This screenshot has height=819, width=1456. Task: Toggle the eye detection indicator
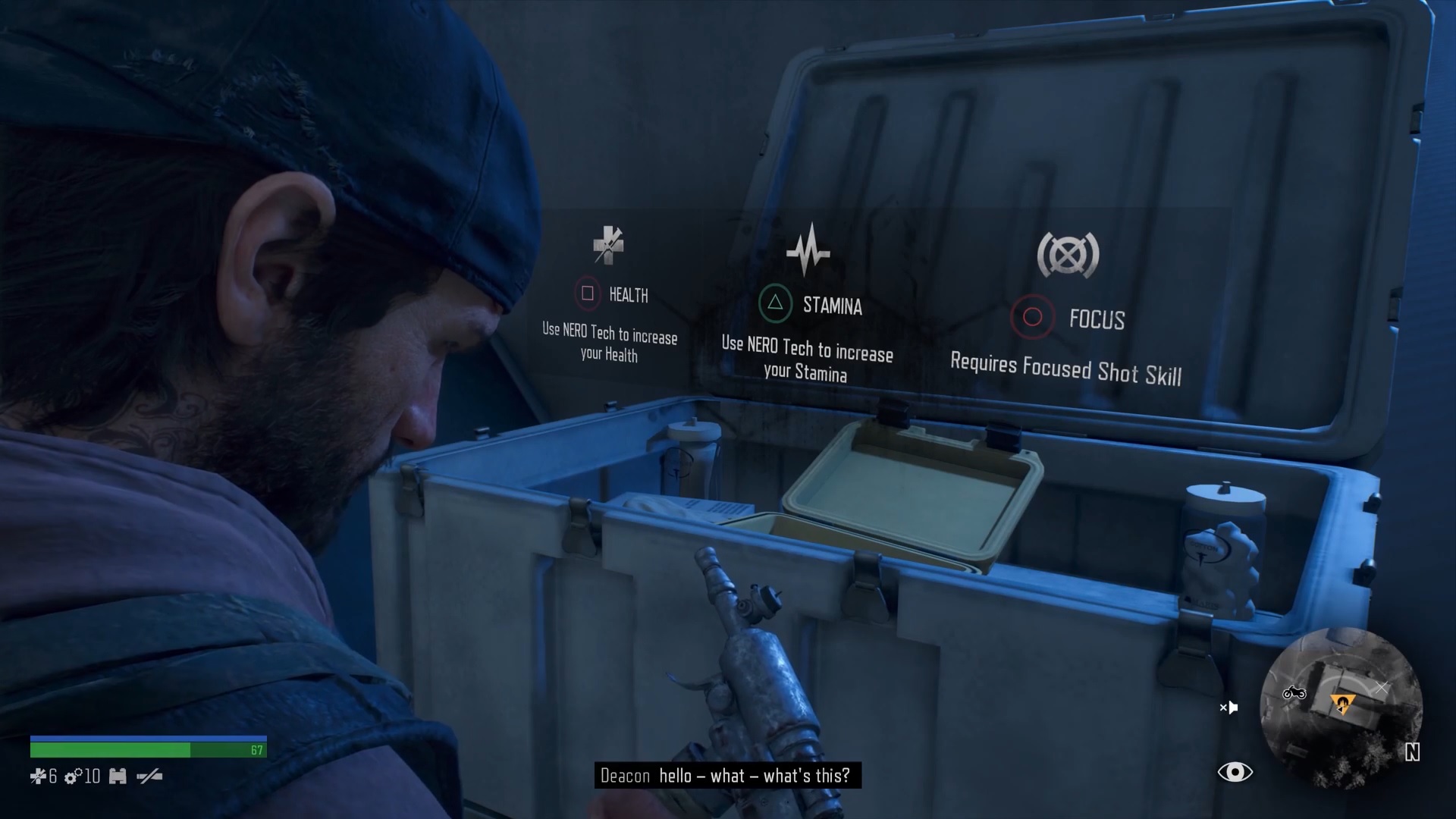pos(1236,771)
